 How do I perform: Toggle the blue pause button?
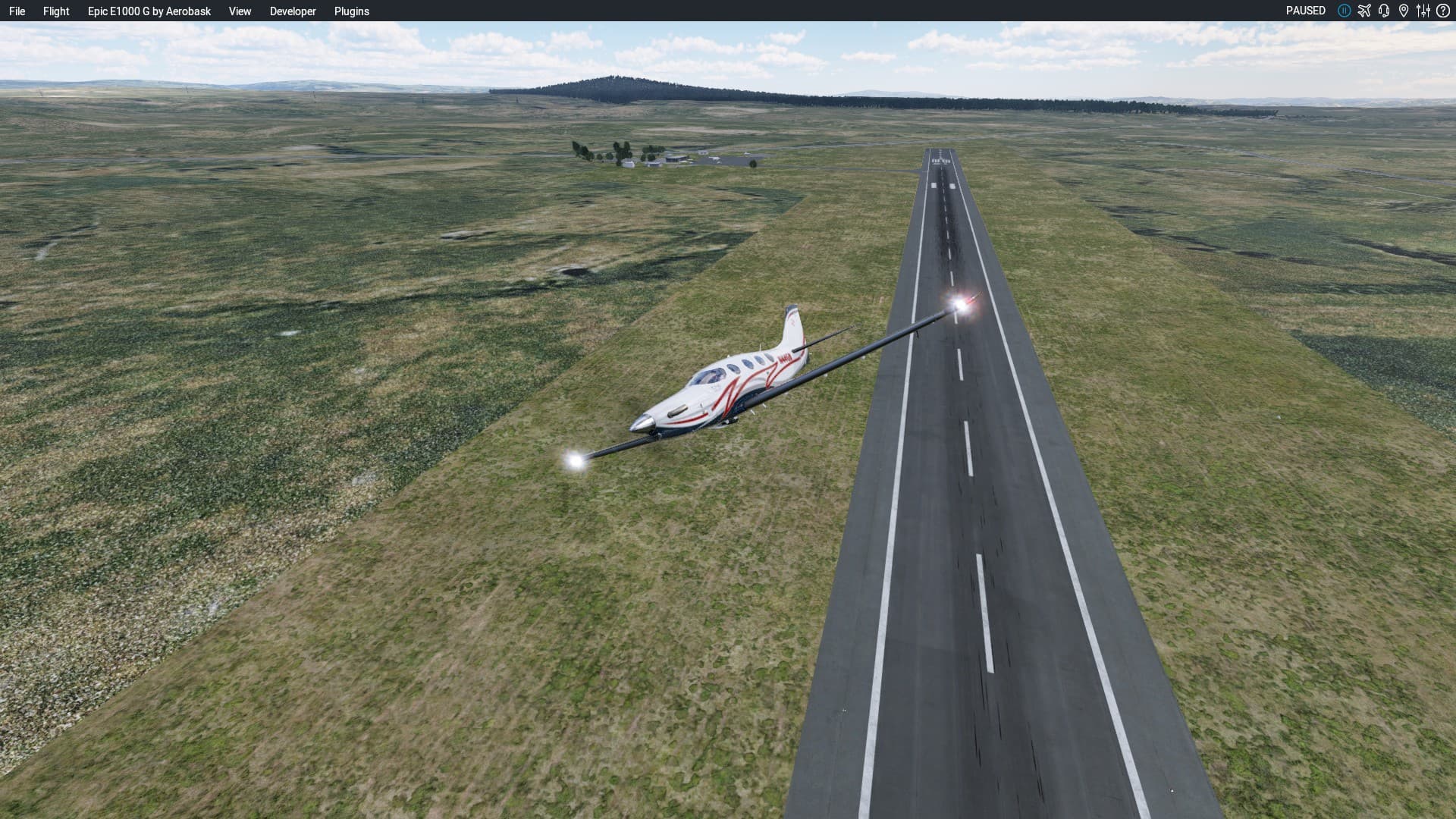[x=1344, y=11]
